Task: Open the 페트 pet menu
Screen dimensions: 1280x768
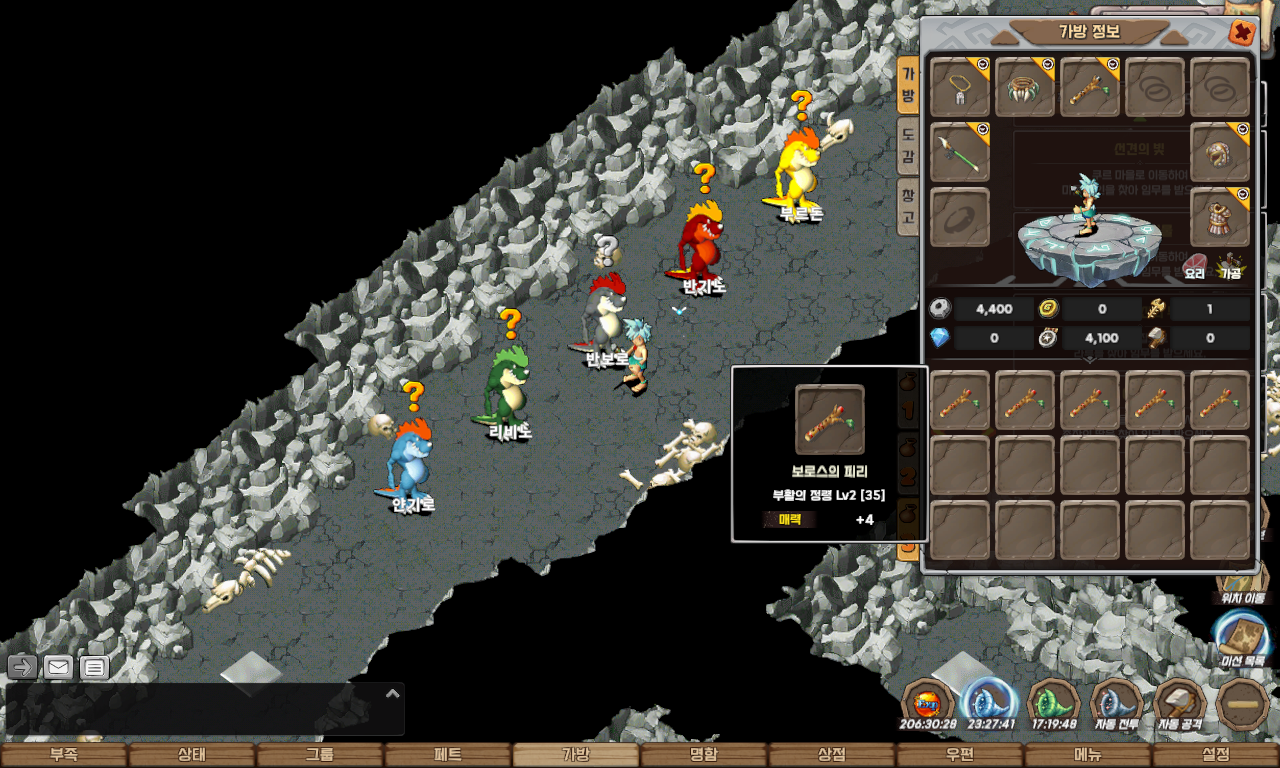Action: [448, 755]
